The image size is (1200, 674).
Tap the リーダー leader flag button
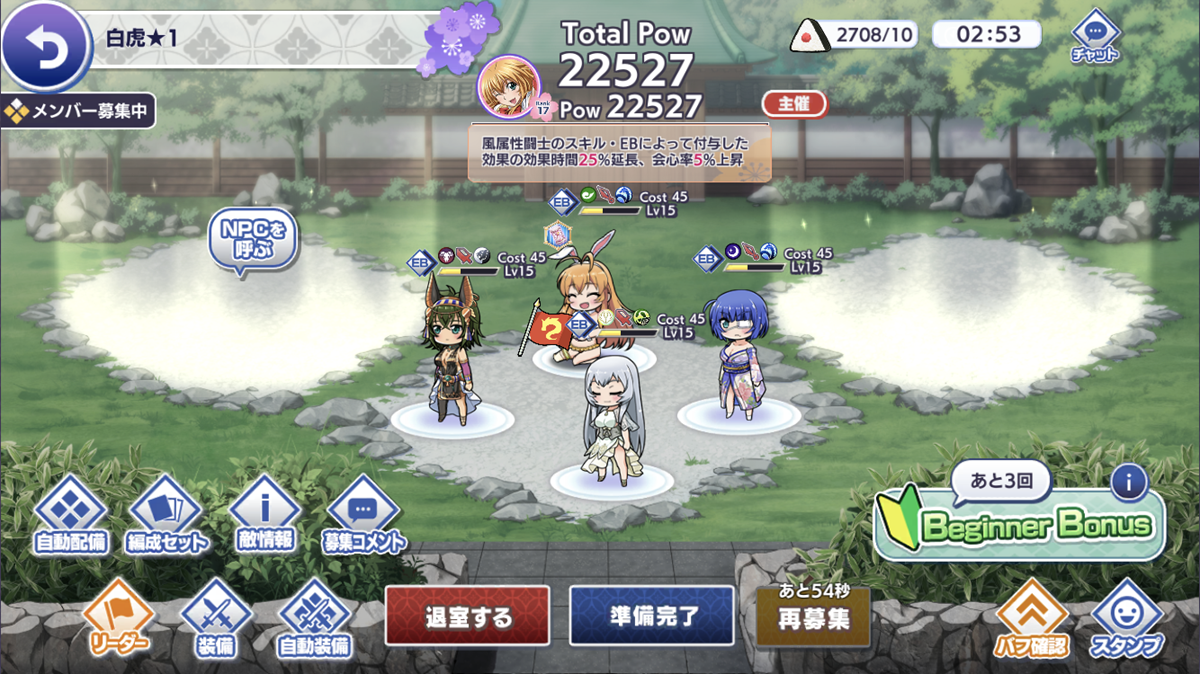pos(116,615)
